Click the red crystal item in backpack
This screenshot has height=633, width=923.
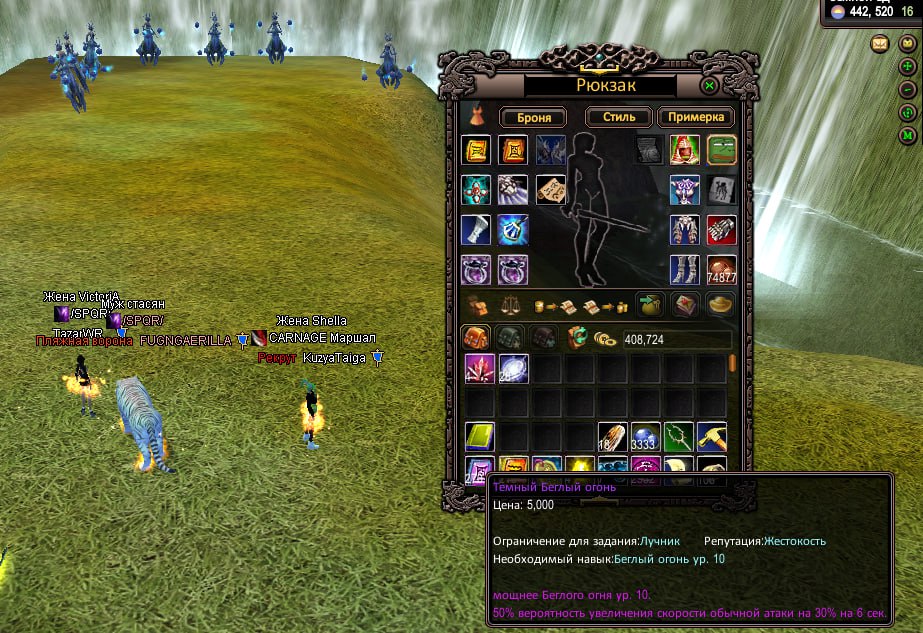click(480, 368)
